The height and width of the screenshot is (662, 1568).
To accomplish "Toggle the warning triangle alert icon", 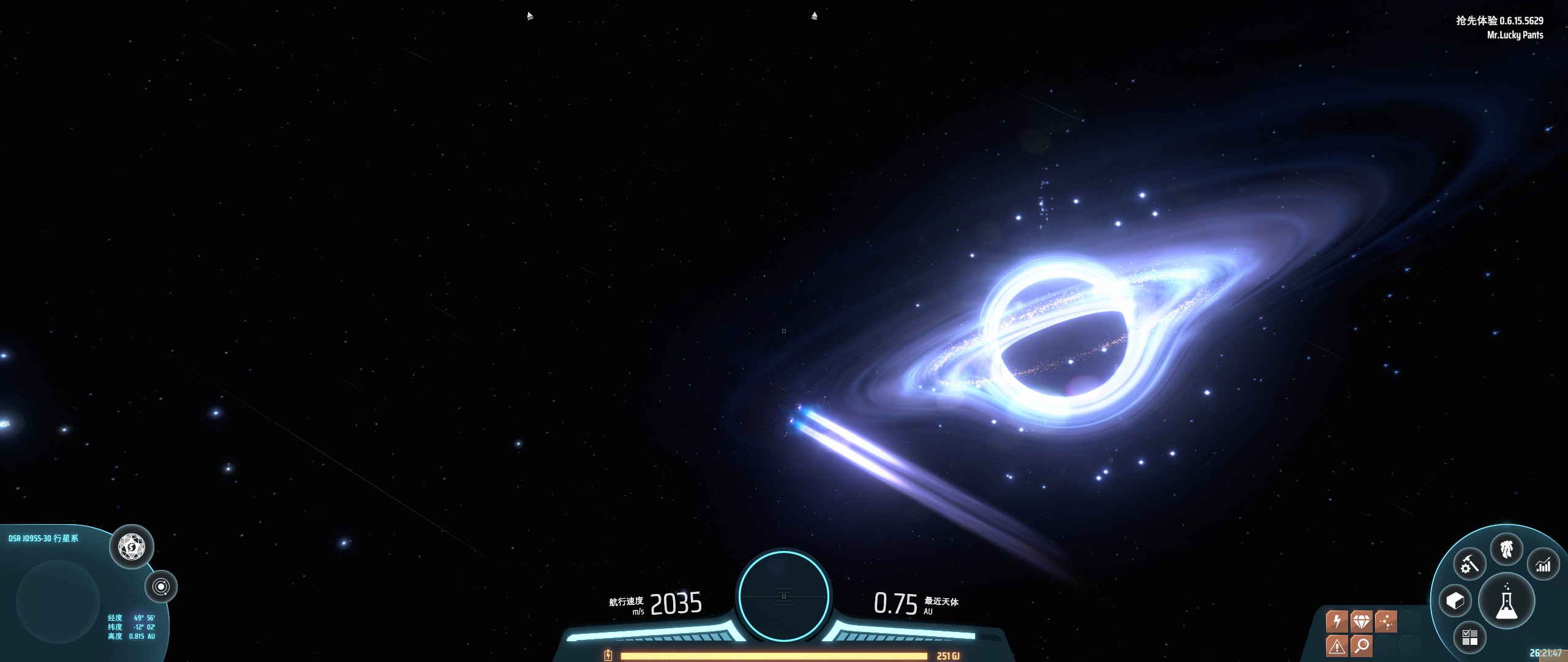I will (x=1337, y=645).
